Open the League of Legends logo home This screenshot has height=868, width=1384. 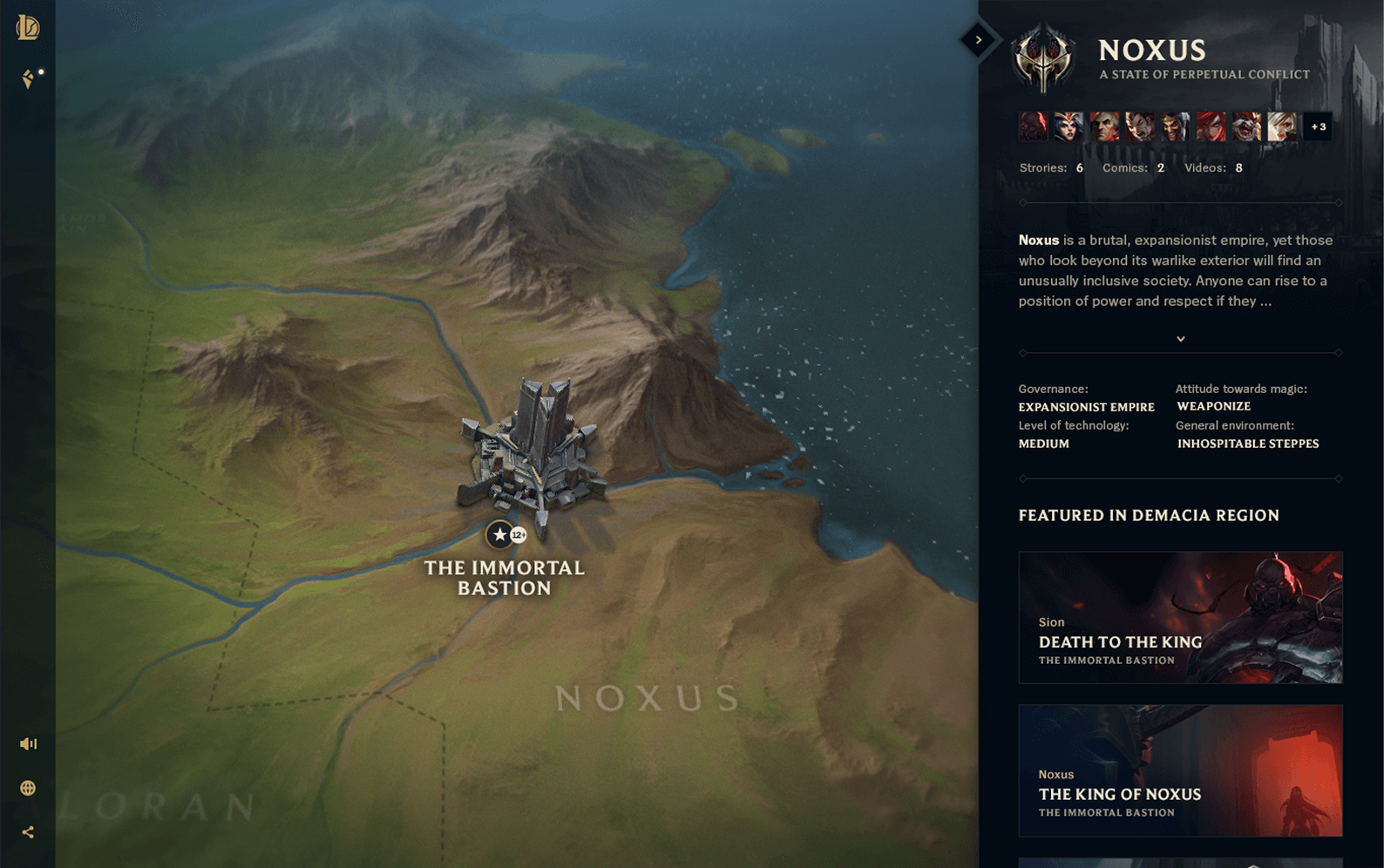click(x=28, y=27)
